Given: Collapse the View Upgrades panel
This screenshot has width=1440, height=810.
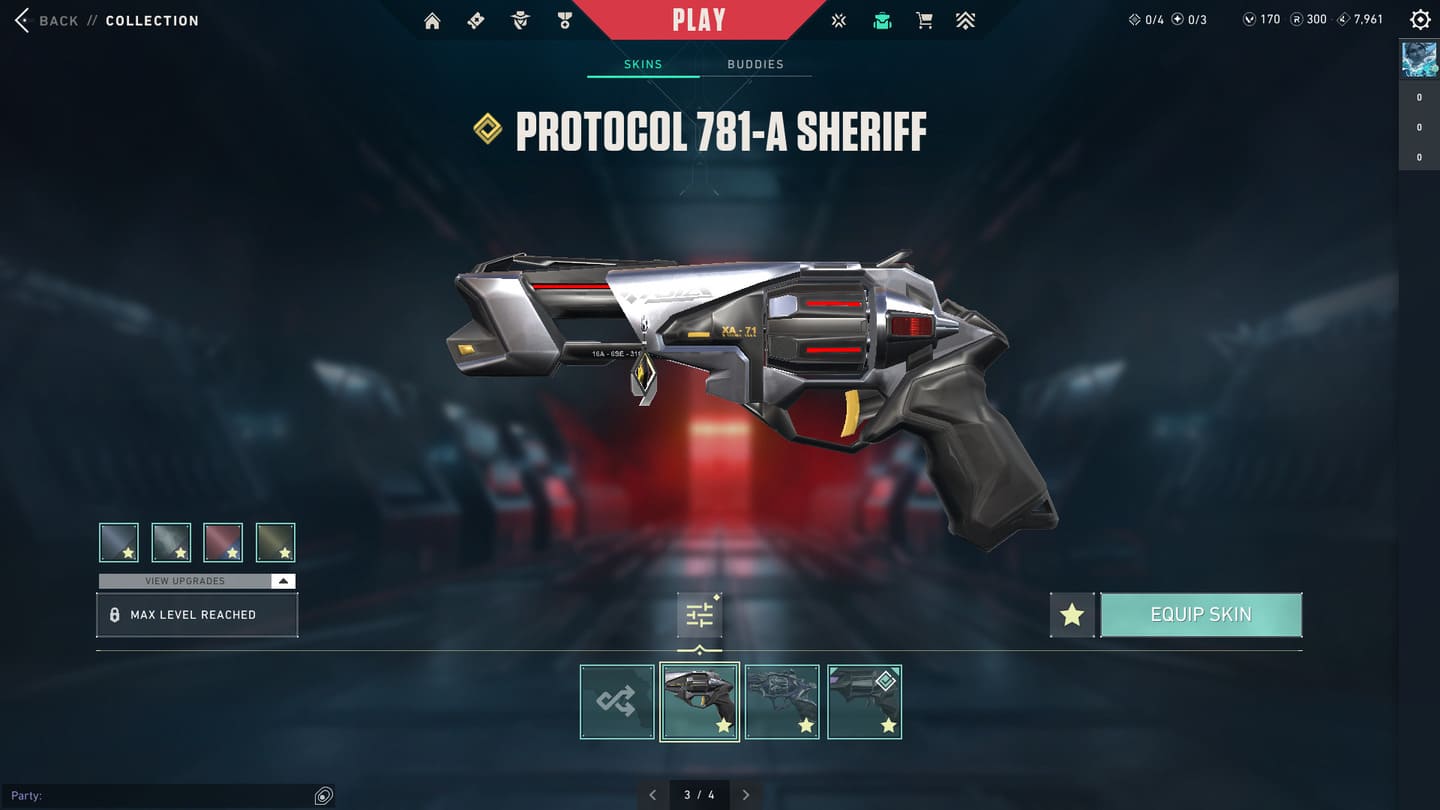Looking at the screenshot, I should click(283, 581).
